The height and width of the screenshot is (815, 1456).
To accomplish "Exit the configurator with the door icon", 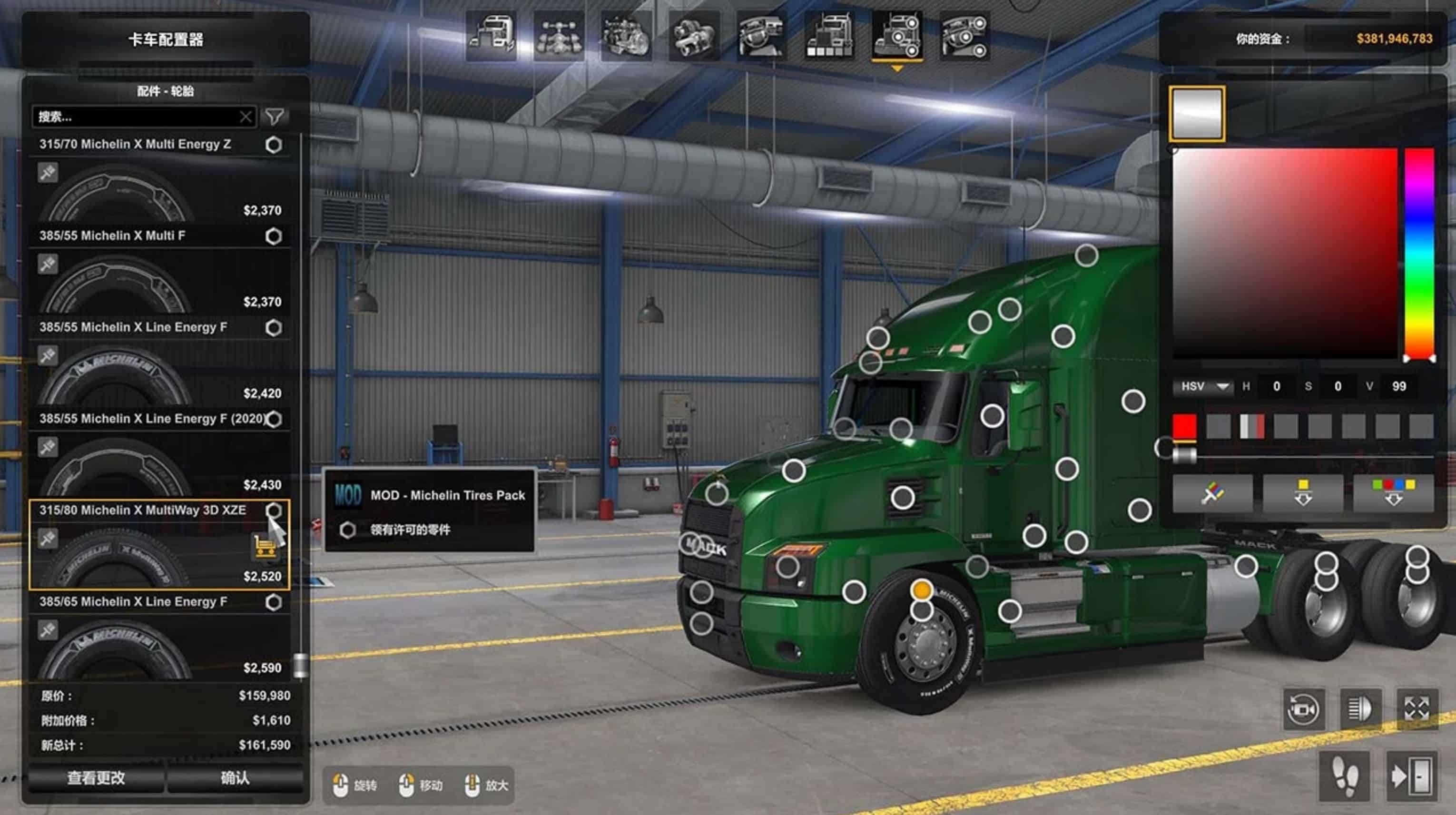I will [x=1411, y=776].
